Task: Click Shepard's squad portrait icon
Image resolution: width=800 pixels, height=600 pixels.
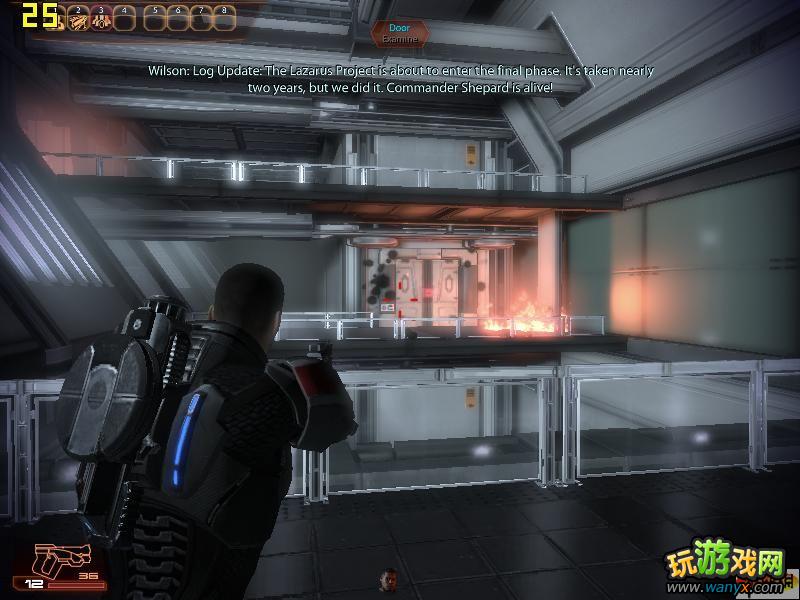Action: (x=388, y=578)
